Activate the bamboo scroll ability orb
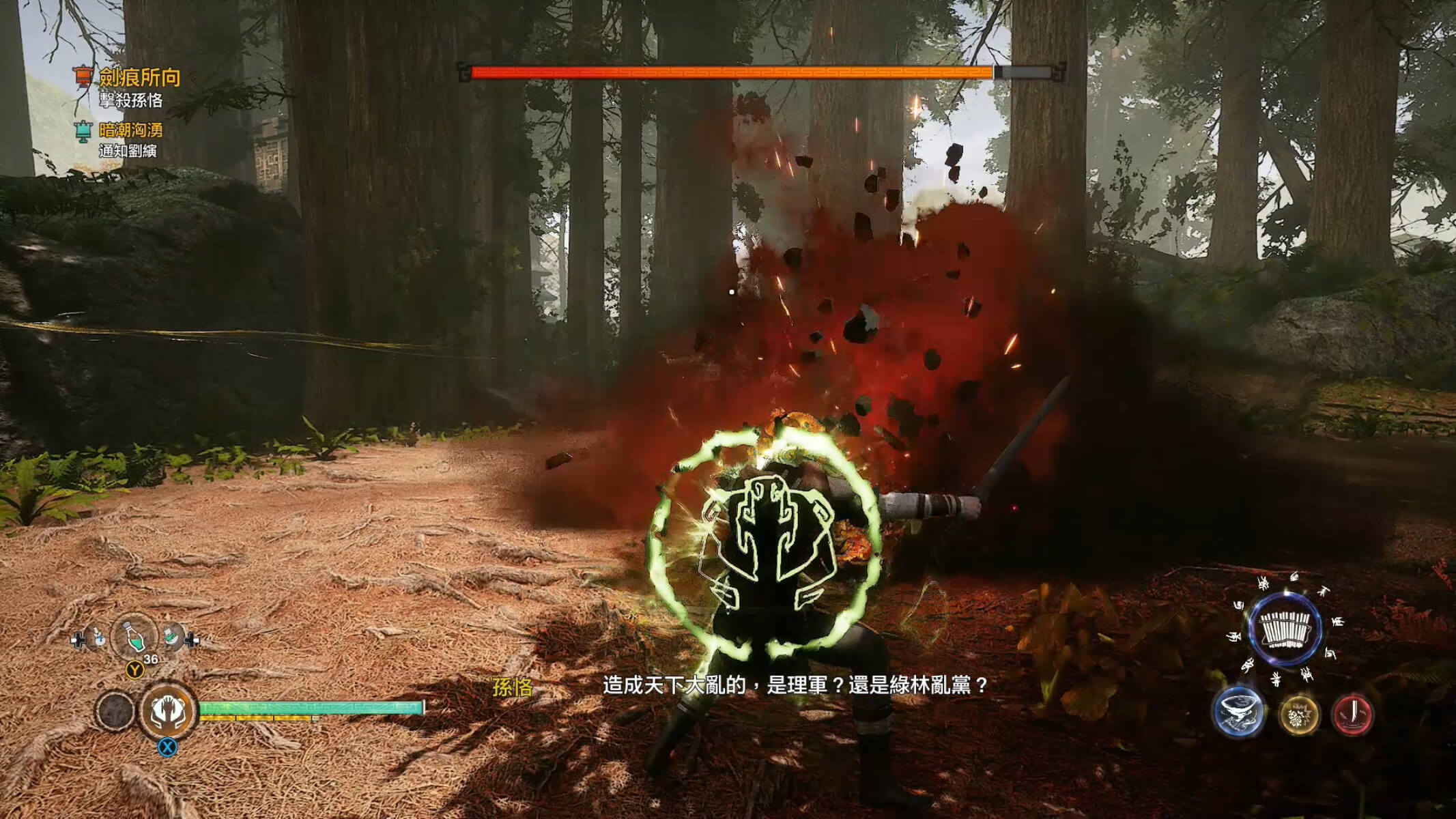This screenshot has width=1456, height=819. [x=1285, y=628]
